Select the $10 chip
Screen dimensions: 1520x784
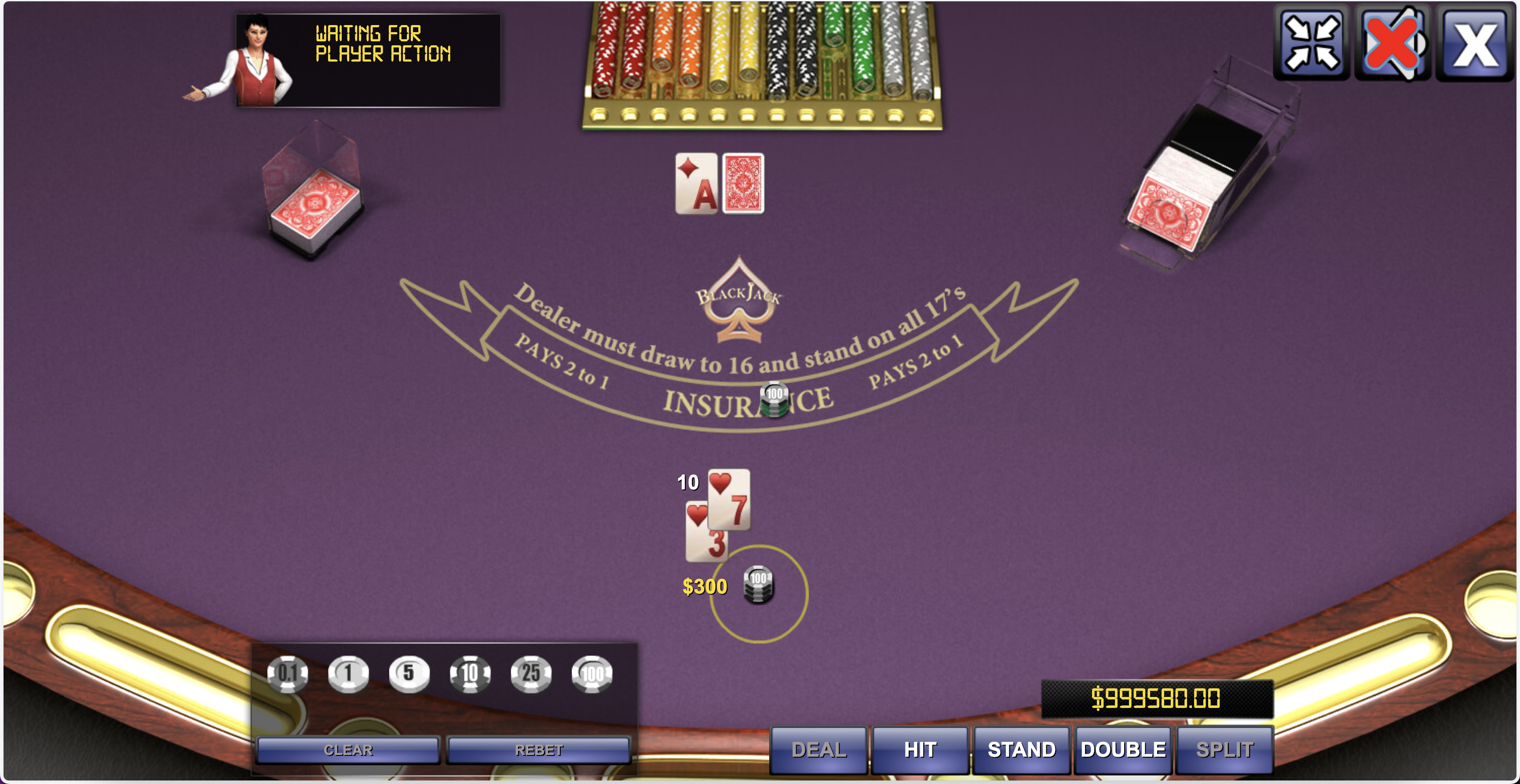tap(470, 675)
